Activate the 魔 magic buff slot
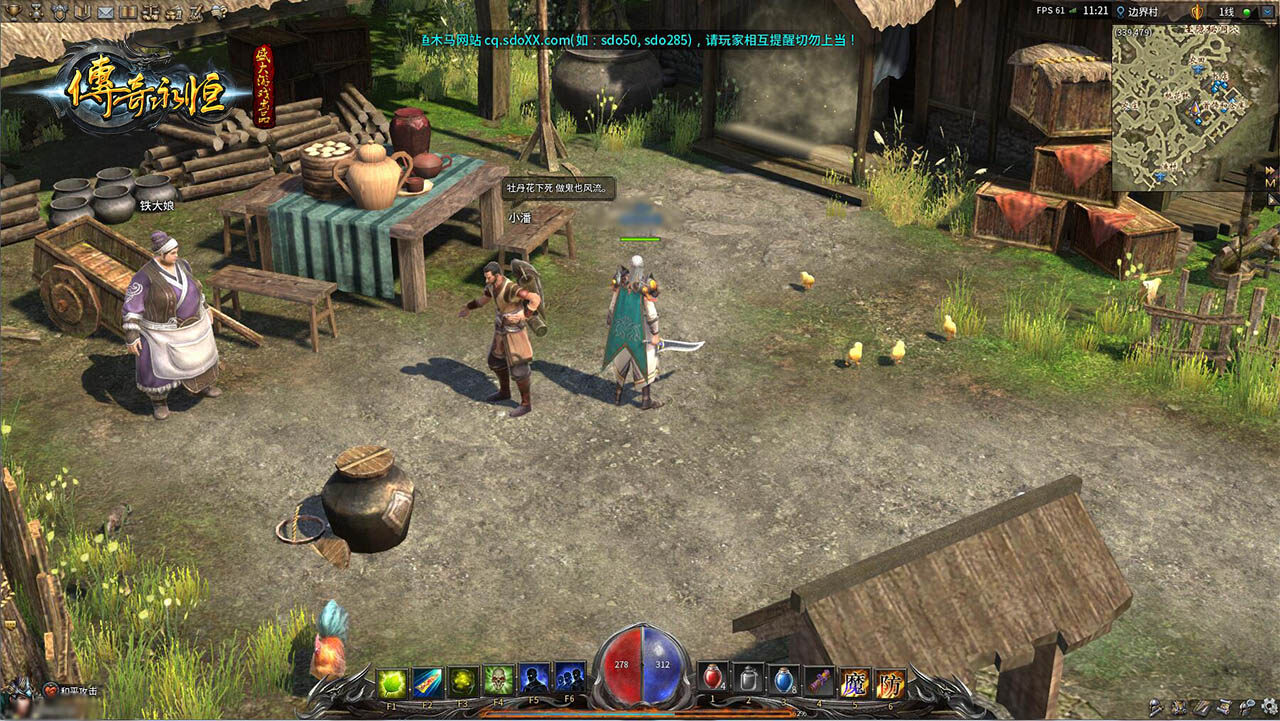 (x=855, y=683)
